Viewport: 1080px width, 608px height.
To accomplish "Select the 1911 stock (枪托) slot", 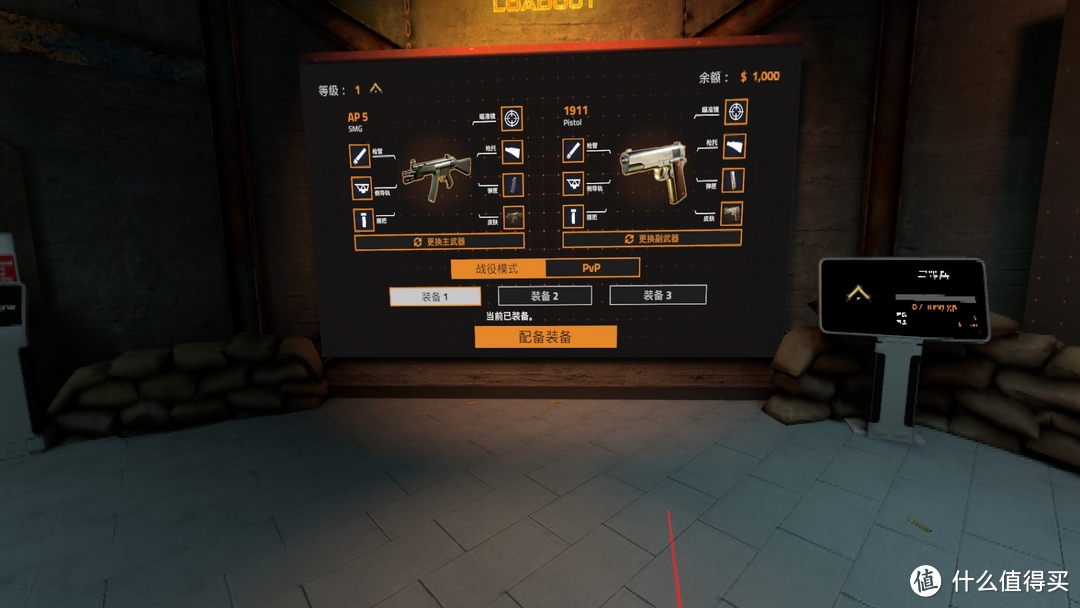I will tap(735, 146).
